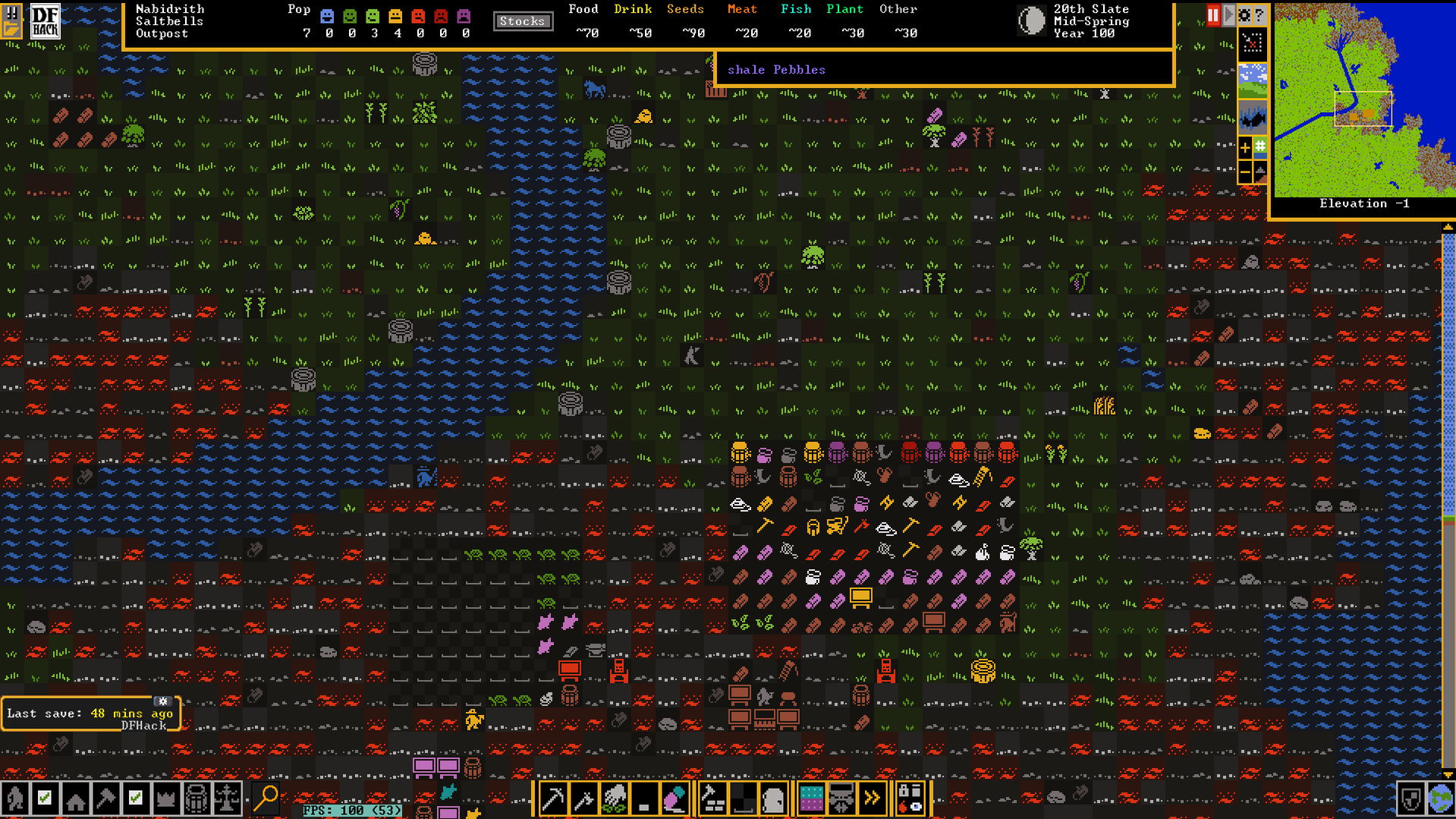Open the globe world map
The height and width of the screenshot is (819, 1456).
coord(1440,799)
